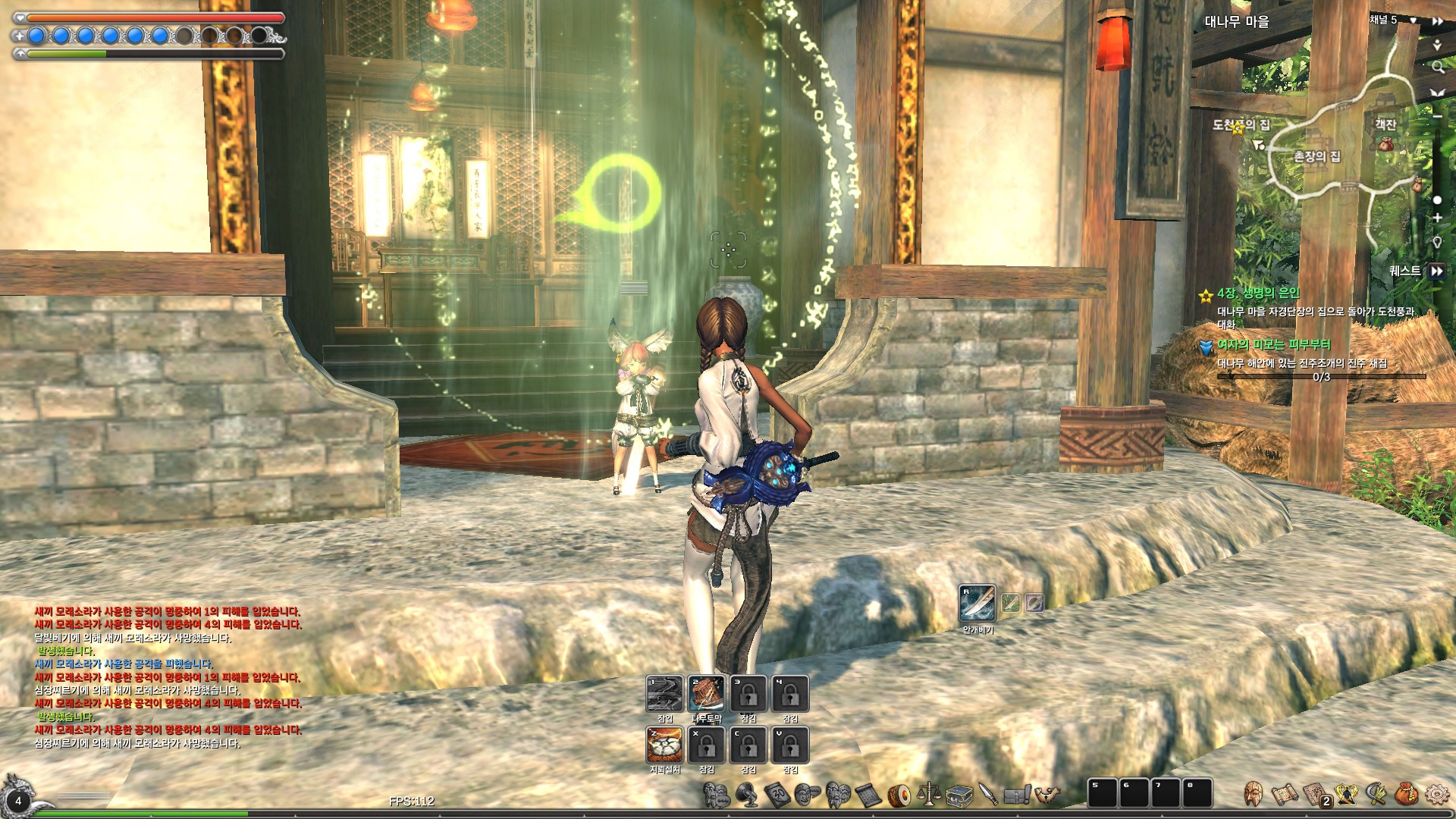Click the minimap magnifier search icon
This screenshot has height=819, width=1456.
1437,67
